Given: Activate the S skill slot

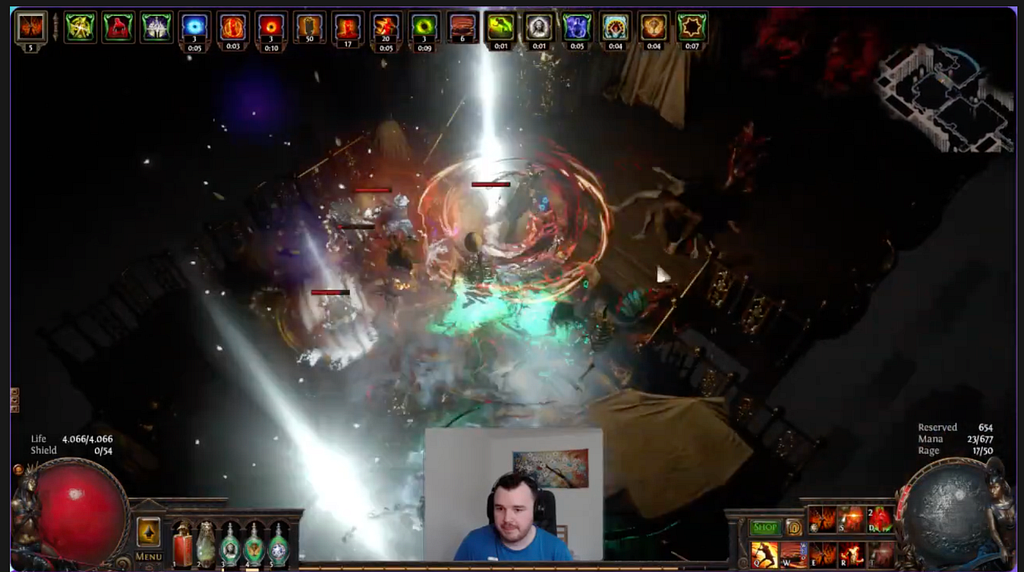Looking at the screenshot, I should coord(852,519).
